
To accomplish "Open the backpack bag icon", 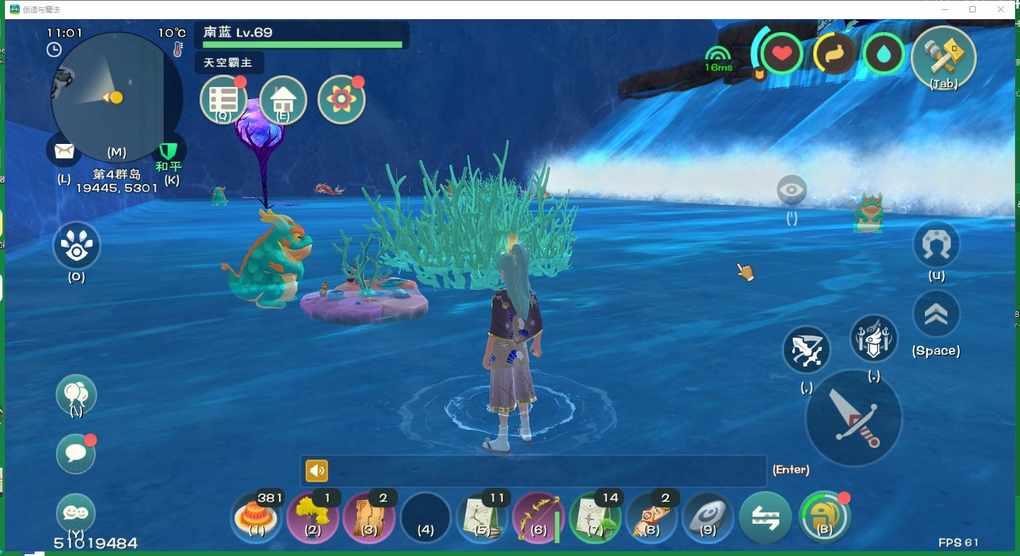I will [822, 517].
